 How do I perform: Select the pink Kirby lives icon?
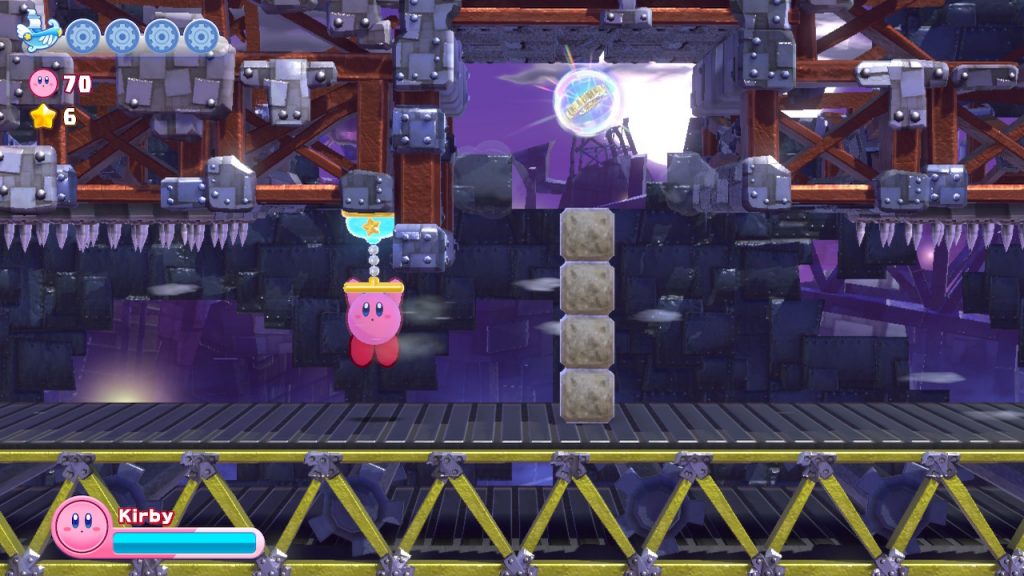click(x=45, y=84)
